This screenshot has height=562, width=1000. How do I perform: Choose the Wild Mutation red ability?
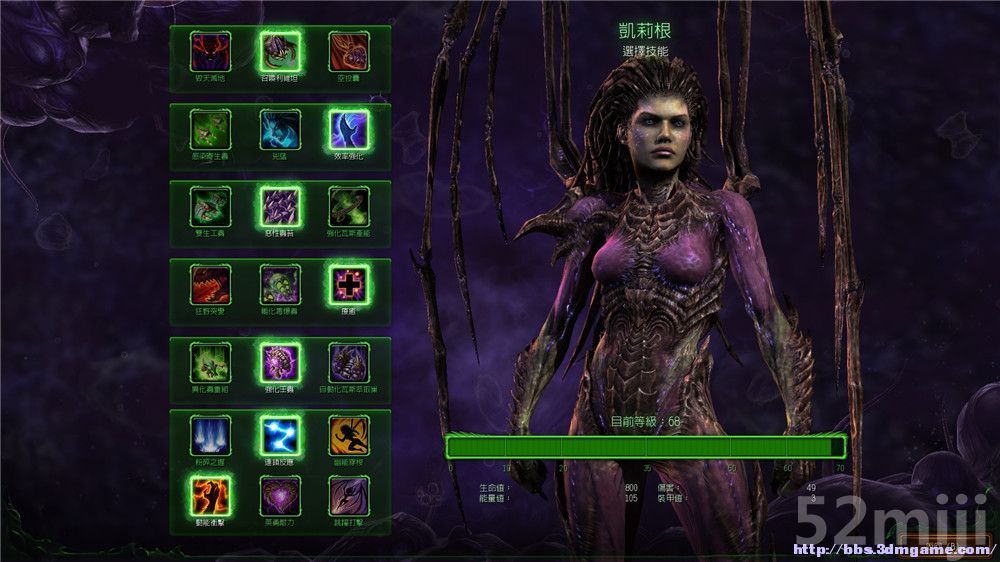[x=210, y=284]
